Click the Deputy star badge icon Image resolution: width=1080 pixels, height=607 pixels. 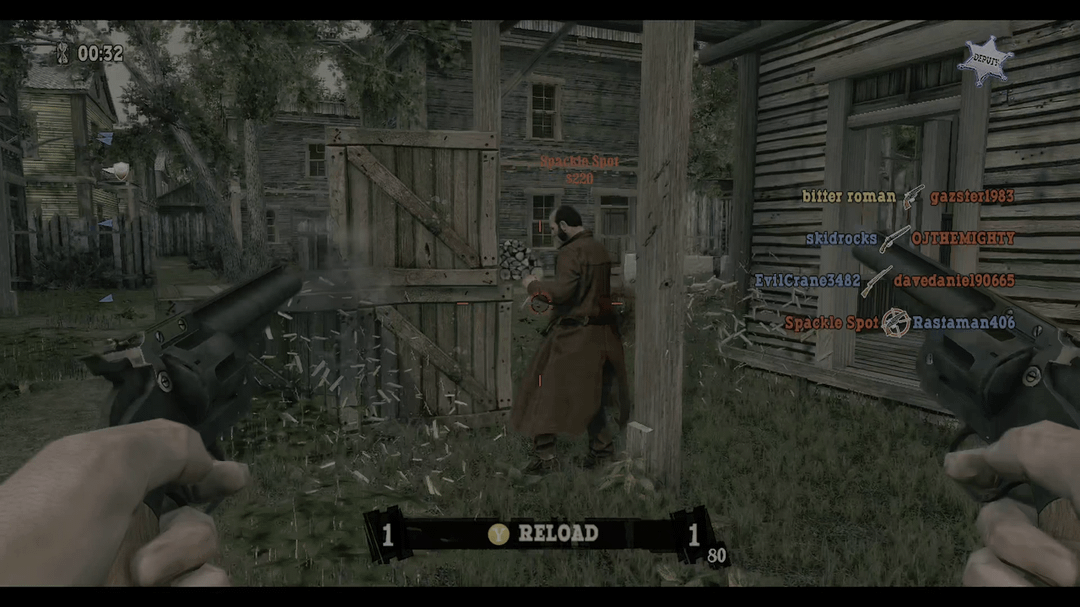pos(984,61)
